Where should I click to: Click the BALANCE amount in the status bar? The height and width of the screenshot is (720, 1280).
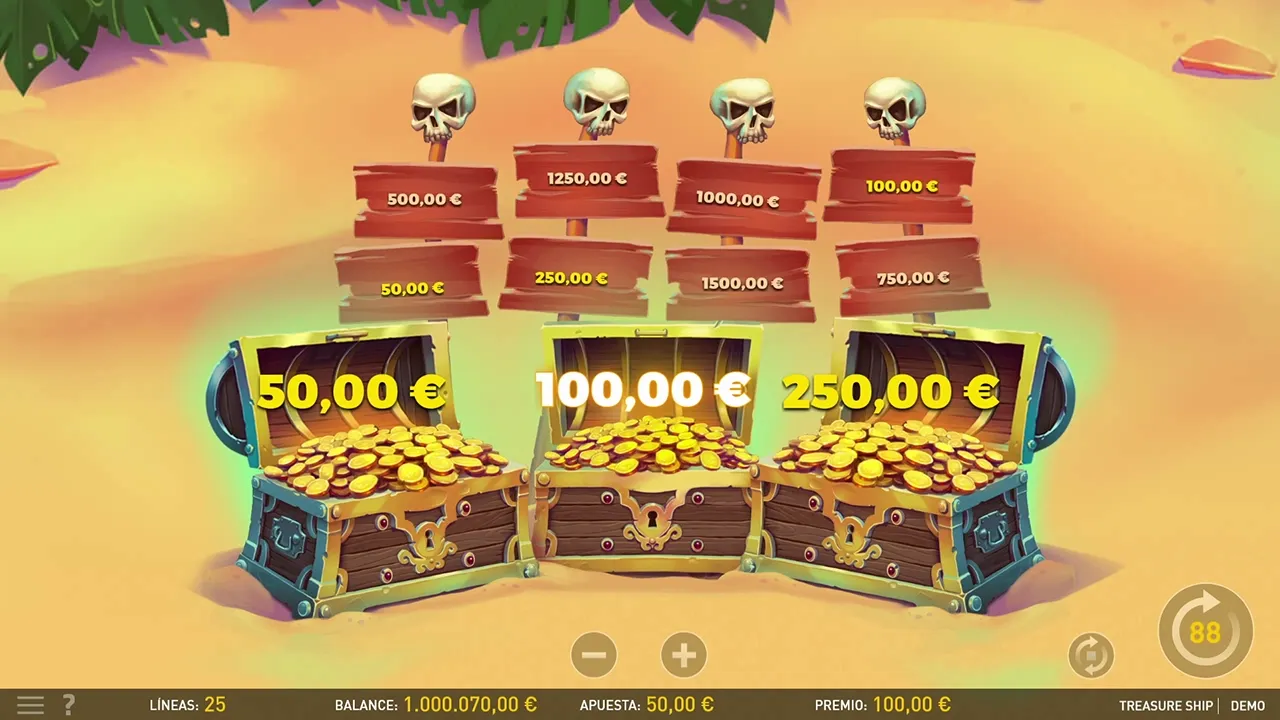[x=471, y=704]
